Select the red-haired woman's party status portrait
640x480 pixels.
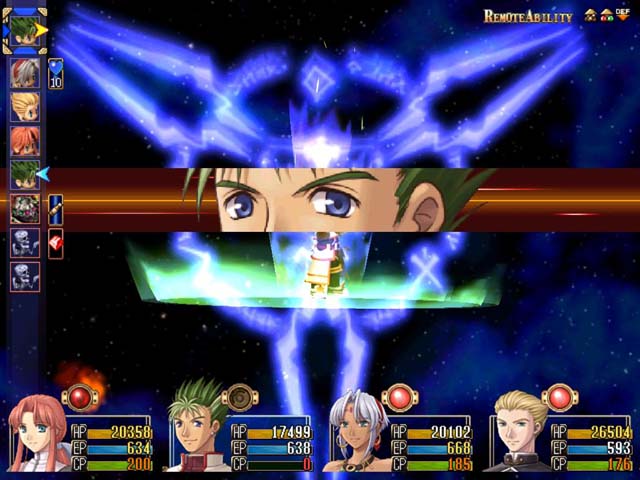point(38,435)
